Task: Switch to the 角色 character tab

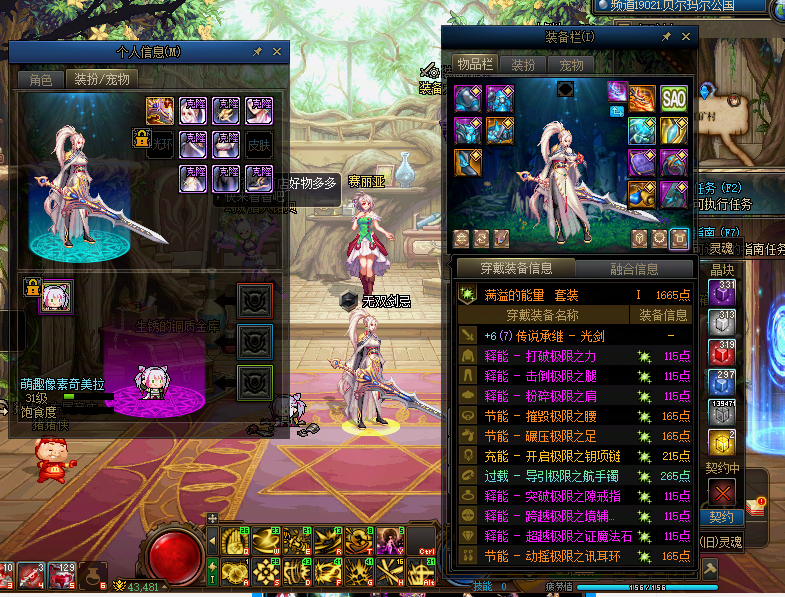Action: pyautogui.click(x=41, y=79)
